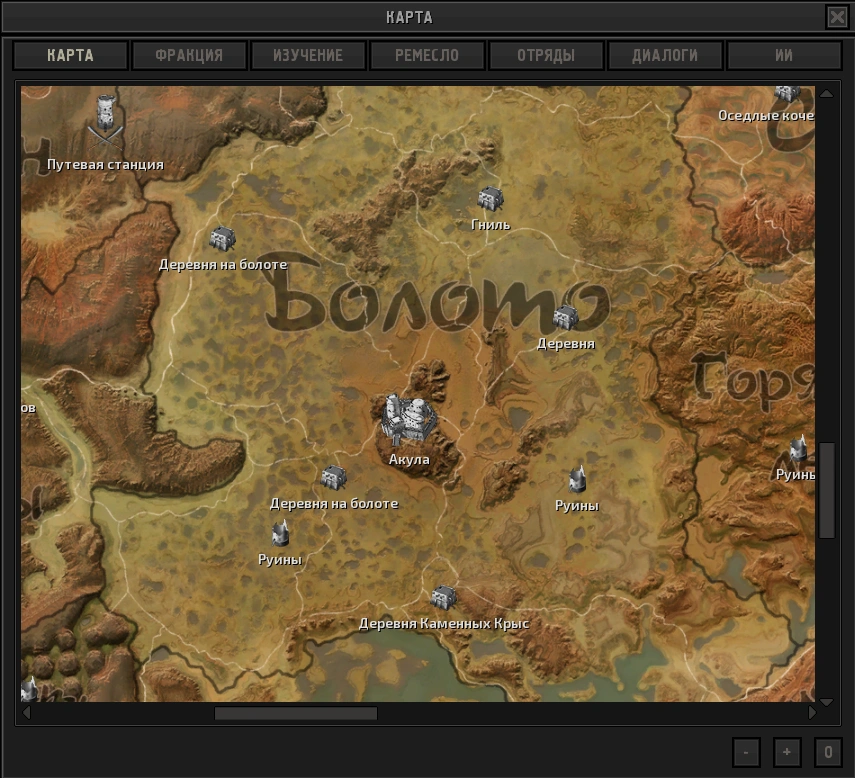Switch to the ИИ tab
Viewport: 855px width, 778px height.
(x=784, y=55)
